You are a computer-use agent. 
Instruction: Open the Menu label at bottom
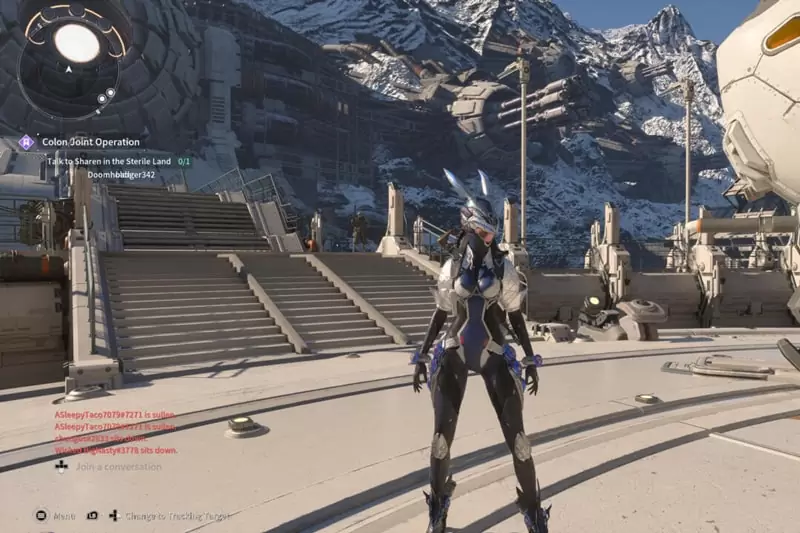63,516
